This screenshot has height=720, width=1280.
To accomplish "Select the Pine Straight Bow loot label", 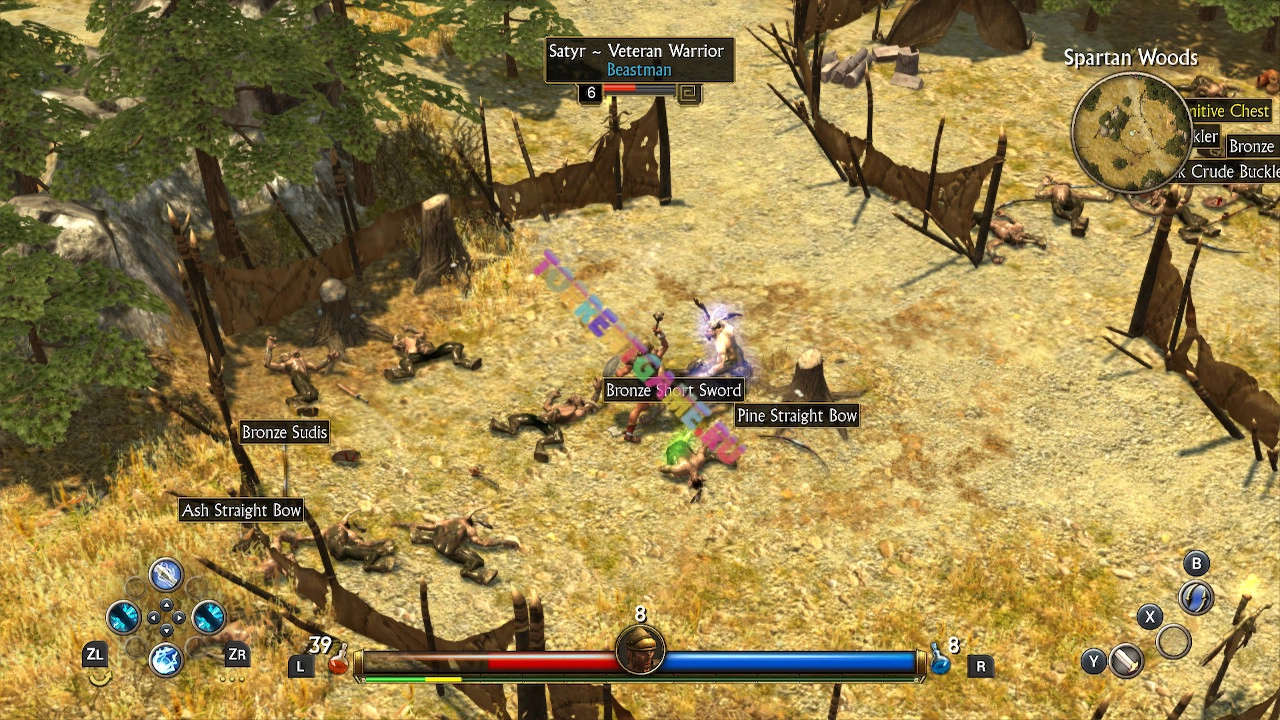I will [x=797, y=415].
